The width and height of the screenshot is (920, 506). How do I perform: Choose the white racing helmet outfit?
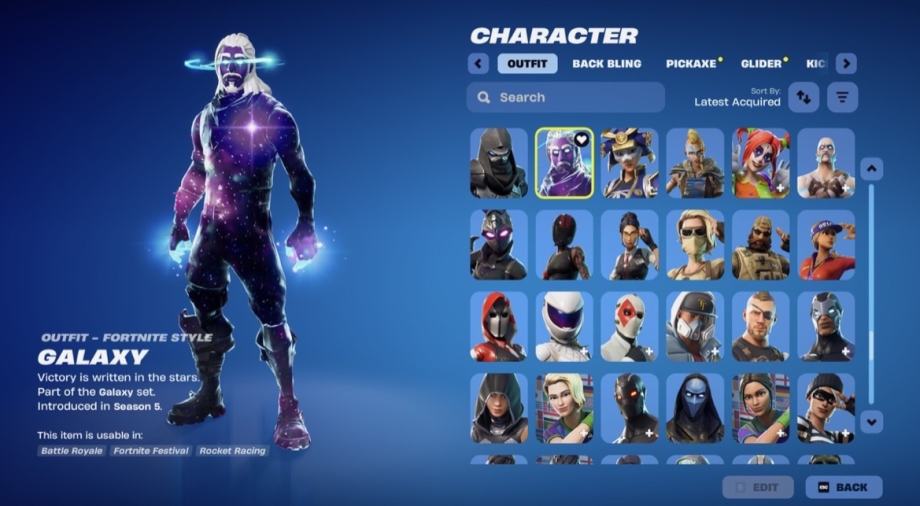click(564, 326)
